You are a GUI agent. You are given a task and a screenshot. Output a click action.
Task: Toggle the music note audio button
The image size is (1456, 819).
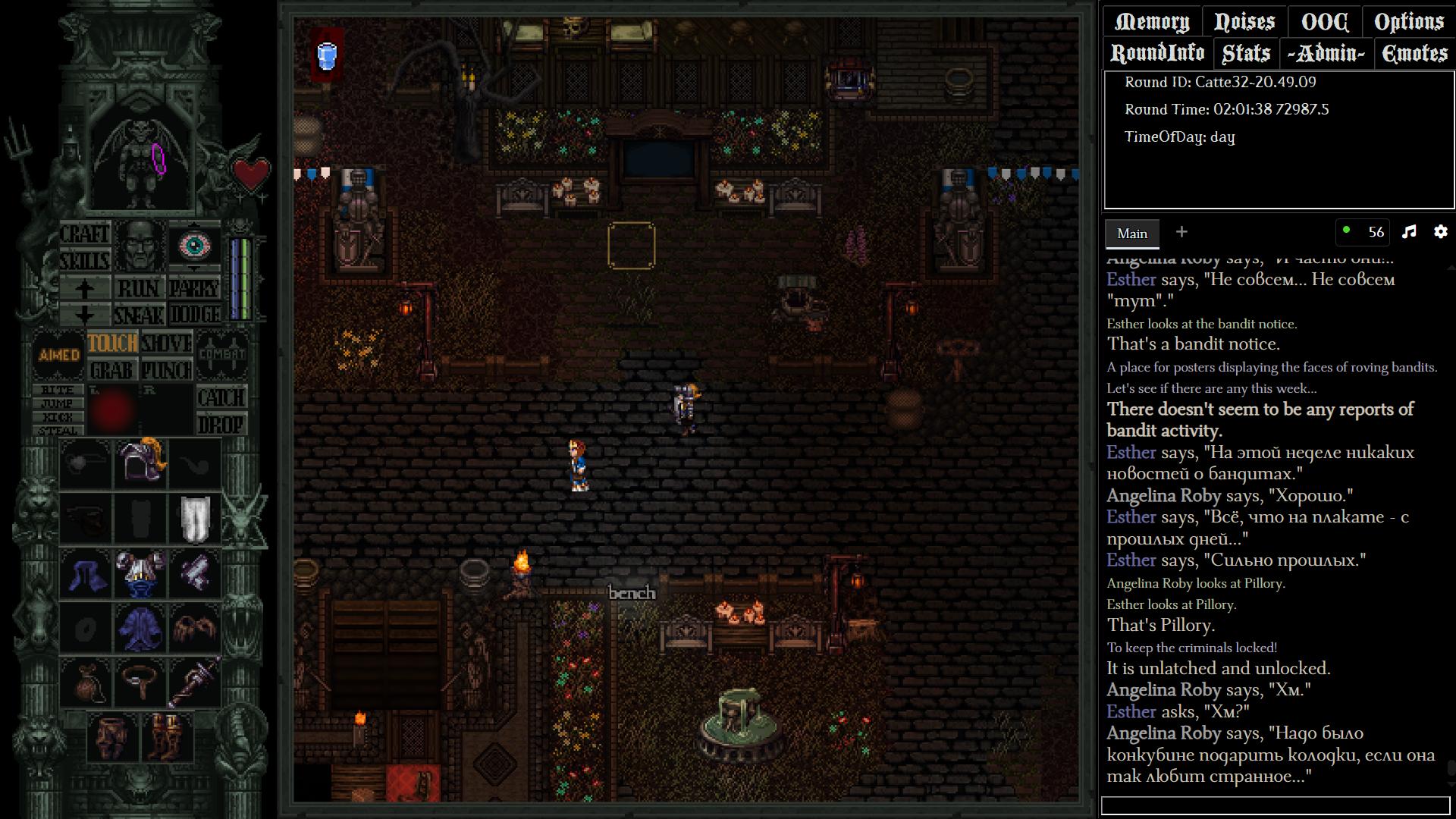point(1409,232)
